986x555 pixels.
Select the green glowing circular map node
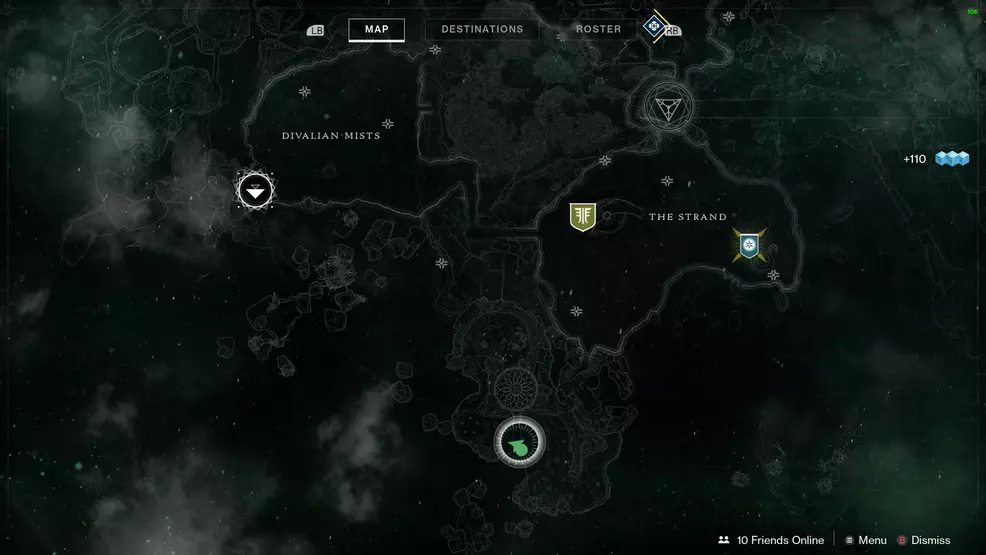(x=520, y=441)
